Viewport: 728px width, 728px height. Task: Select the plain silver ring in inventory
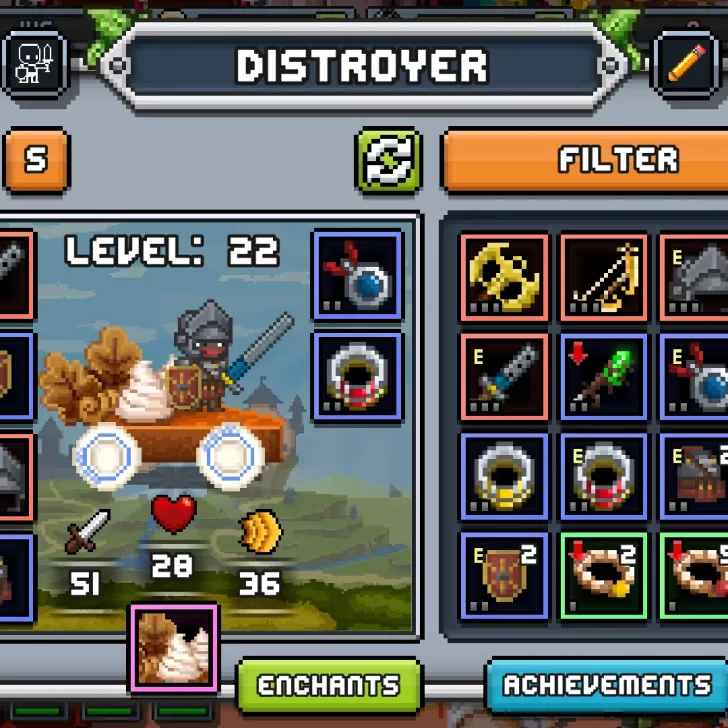click(504, 476)
